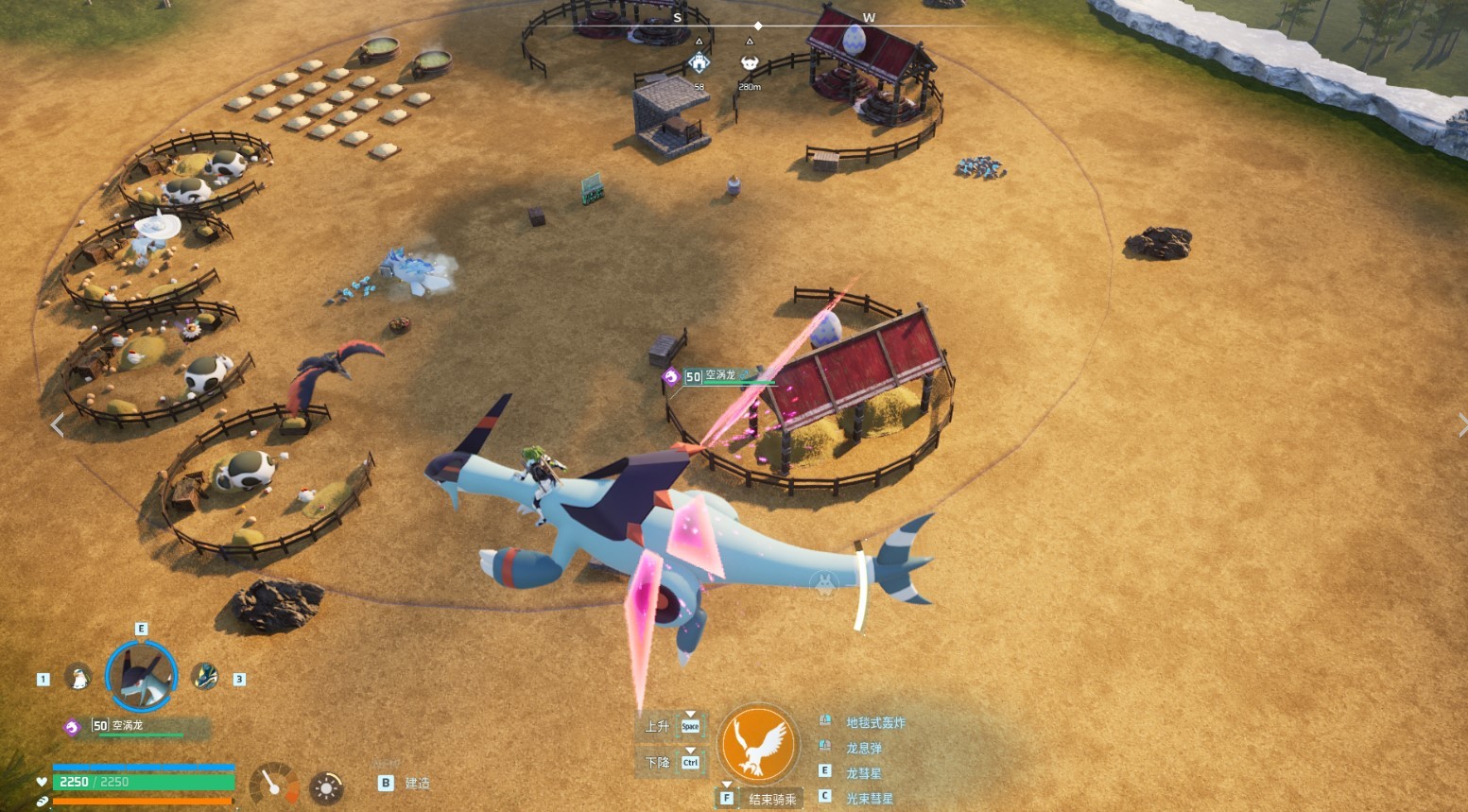Image resolution: width=1468 pixels, height=812 pixels.
Task: Click the base castle marker on compass
Action: pos(699,63)
